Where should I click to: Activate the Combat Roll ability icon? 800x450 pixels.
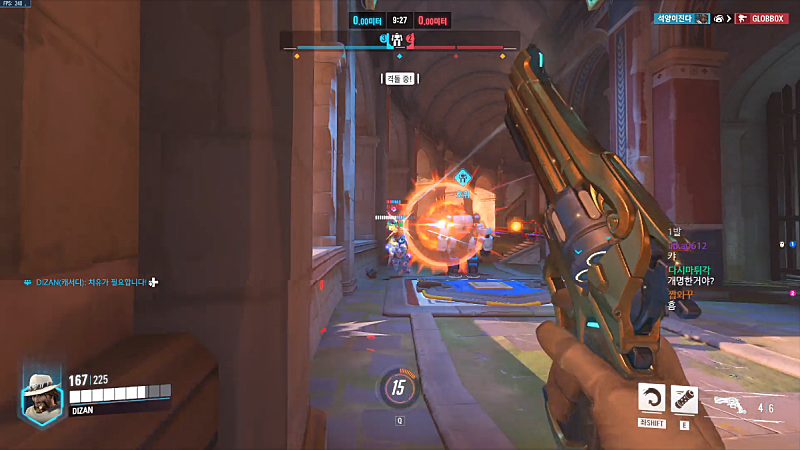point(652,399)
